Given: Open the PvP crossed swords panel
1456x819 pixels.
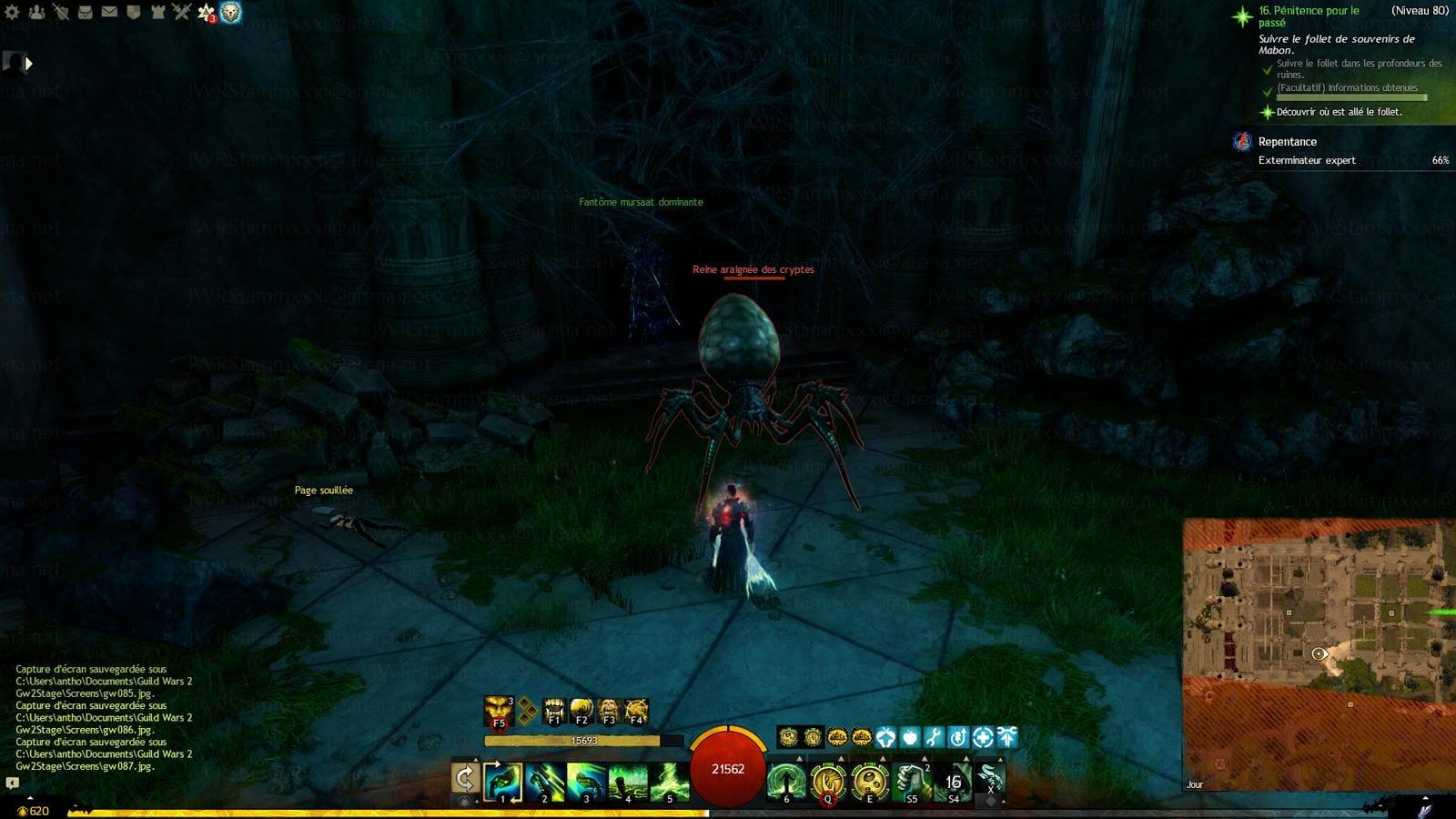Looking at the screenshot, I should click(181, 12).
